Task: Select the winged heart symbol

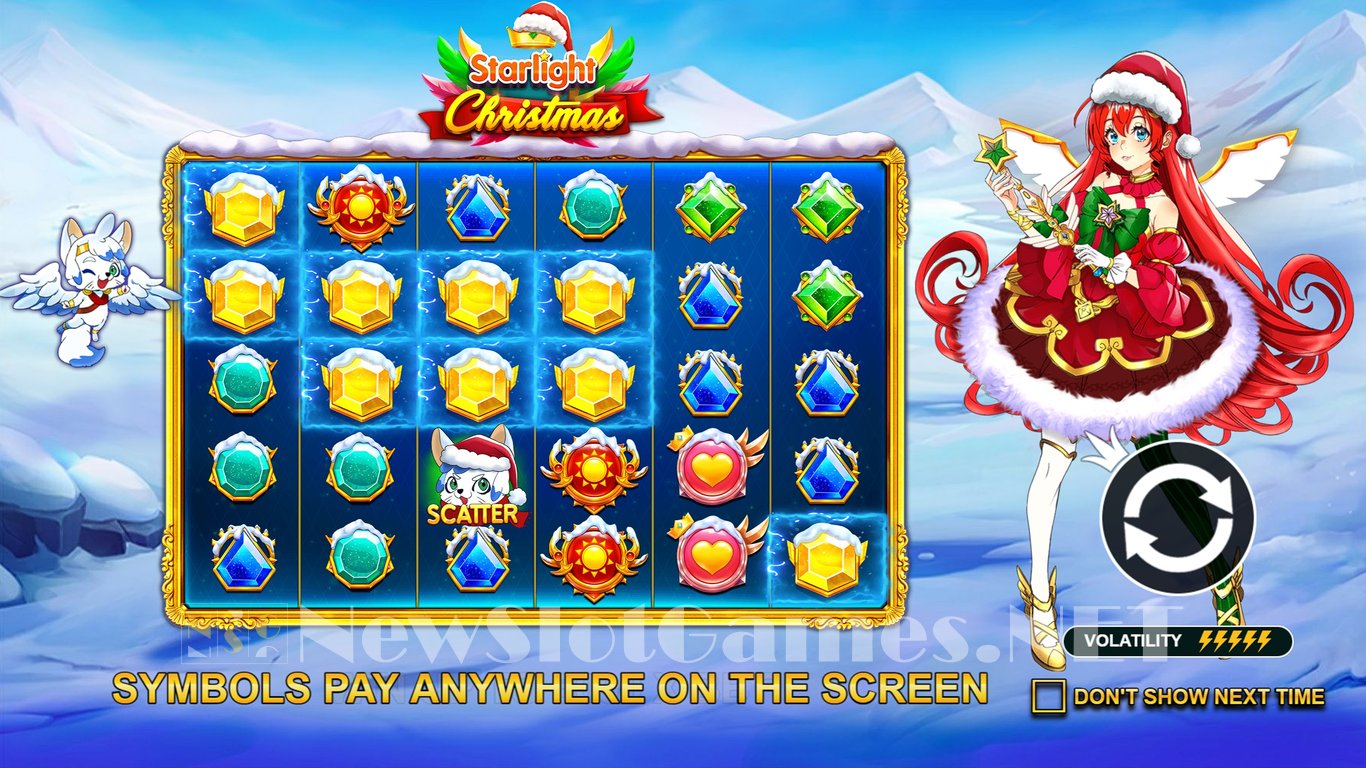Action: 710,468
